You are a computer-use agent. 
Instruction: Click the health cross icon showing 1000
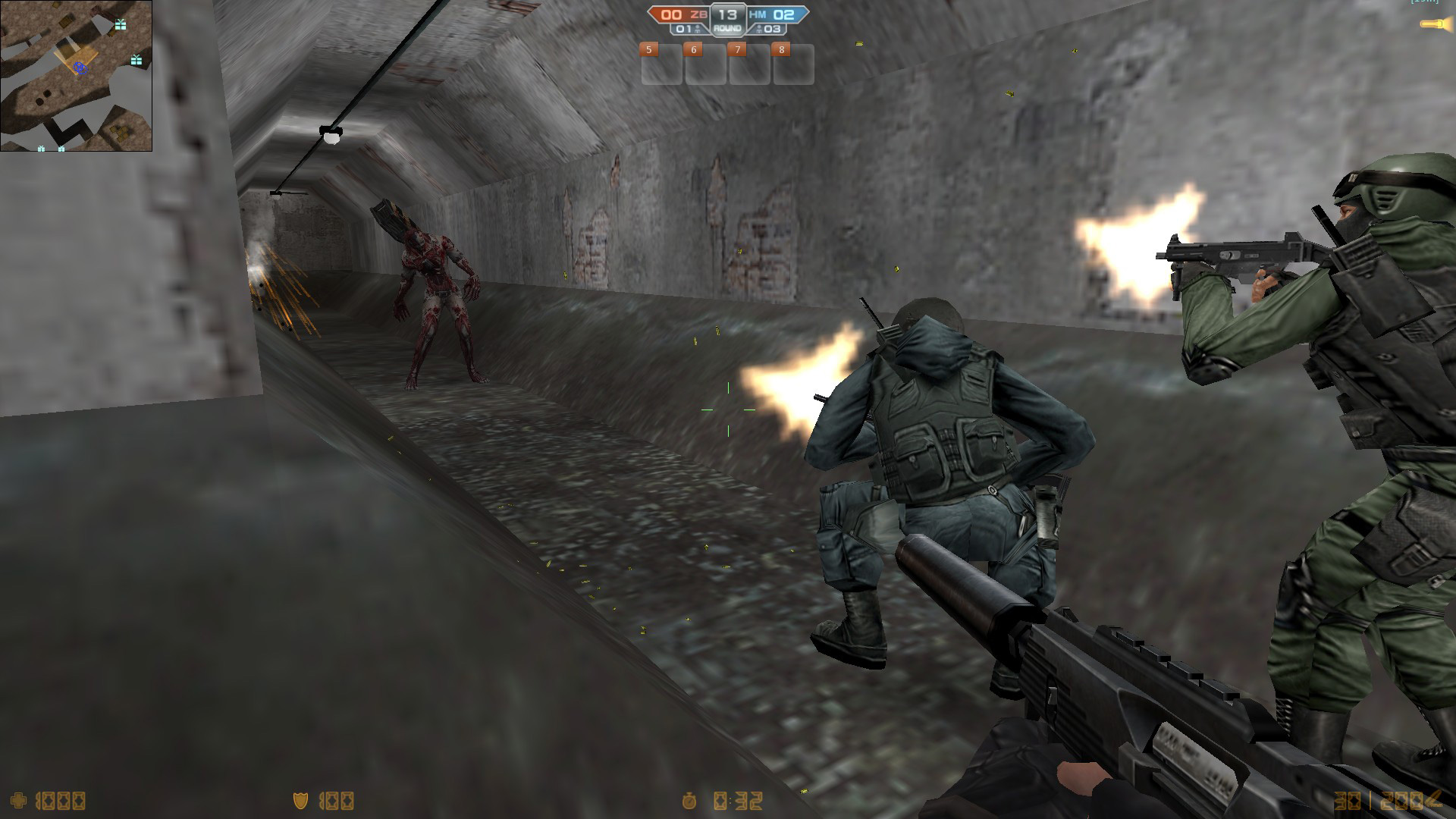click(x=19, y=801)
